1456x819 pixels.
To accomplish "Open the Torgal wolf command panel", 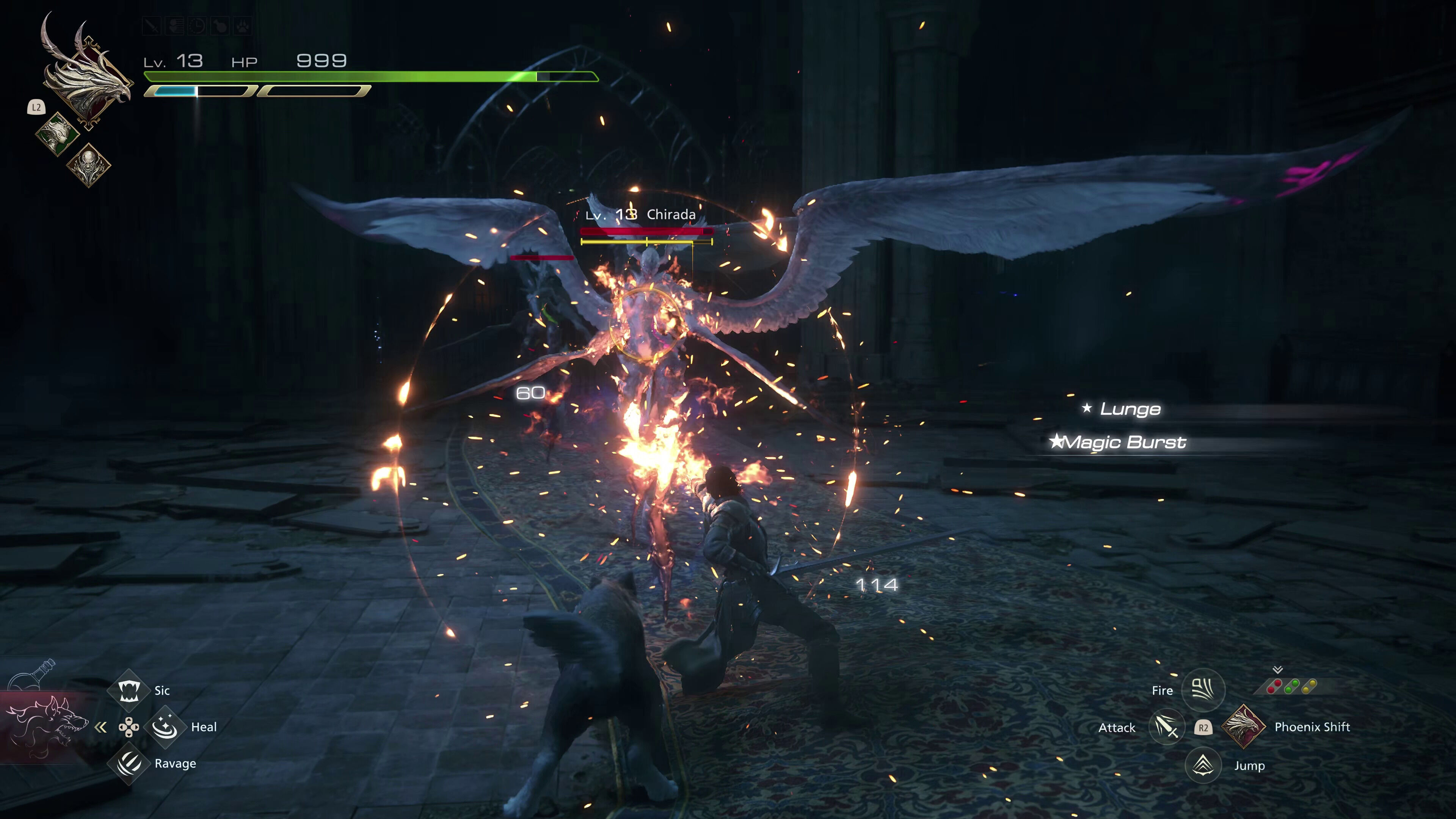I will click(45, 726).
